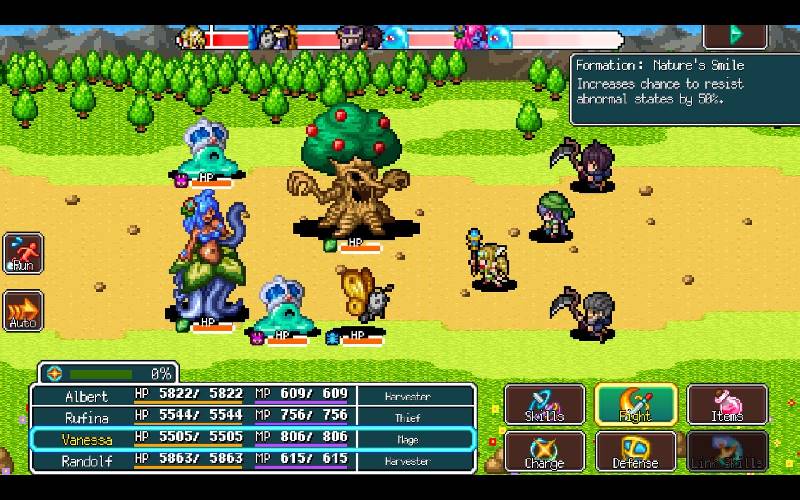Viewport: 800px width, 500px height.
Task: Open the Items menu
Action: click(x=728, y=404)
